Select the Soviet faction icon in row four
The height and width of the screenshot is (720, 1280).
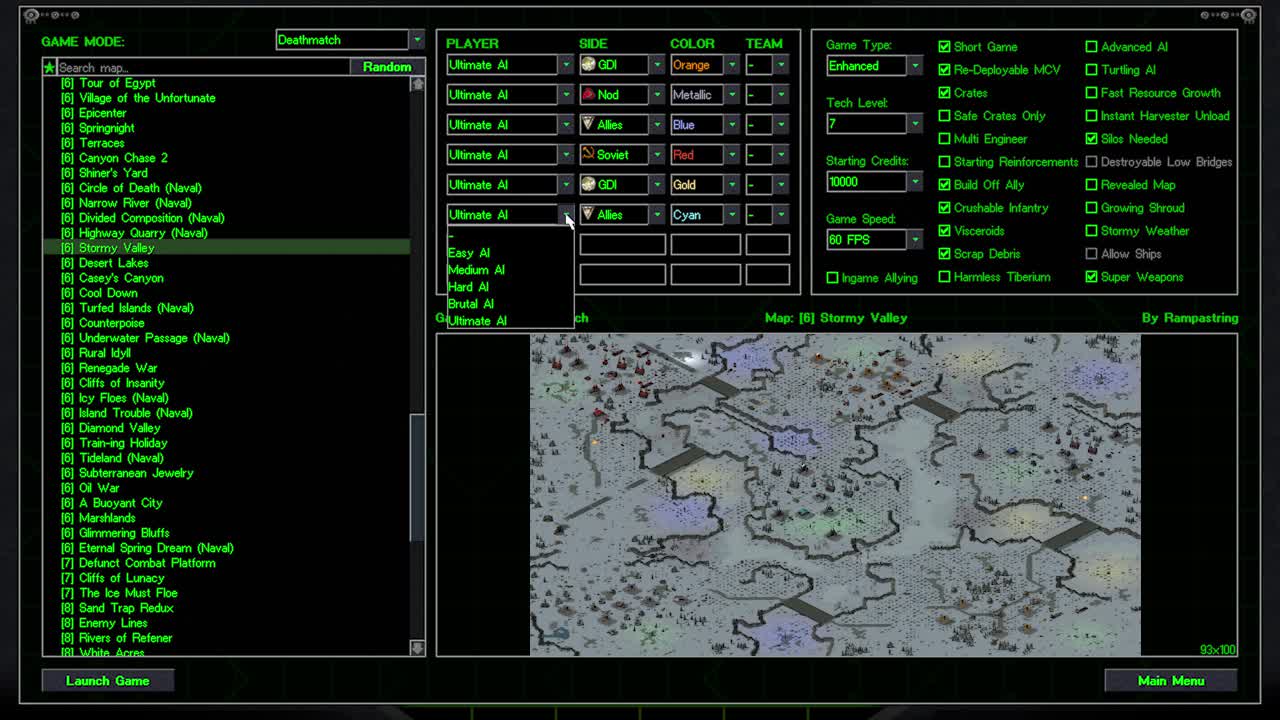(590, 154)
